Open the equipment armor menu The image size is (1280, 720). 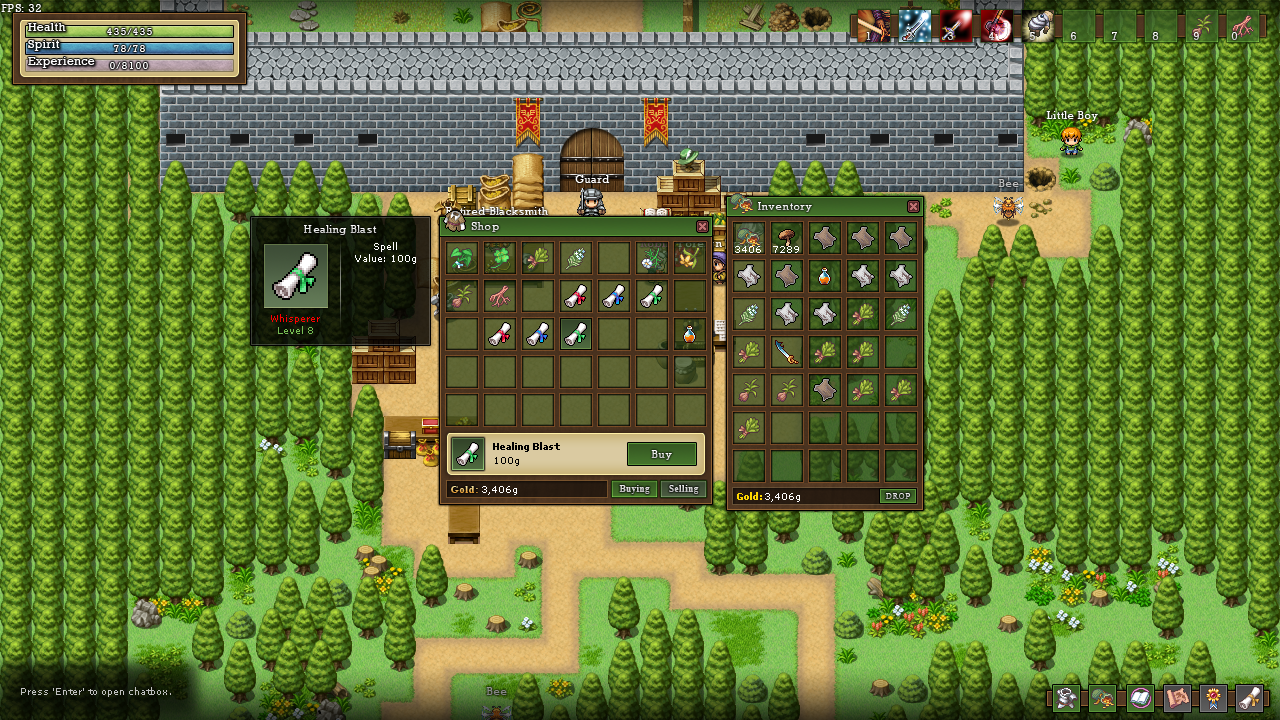coord(1067,697)
